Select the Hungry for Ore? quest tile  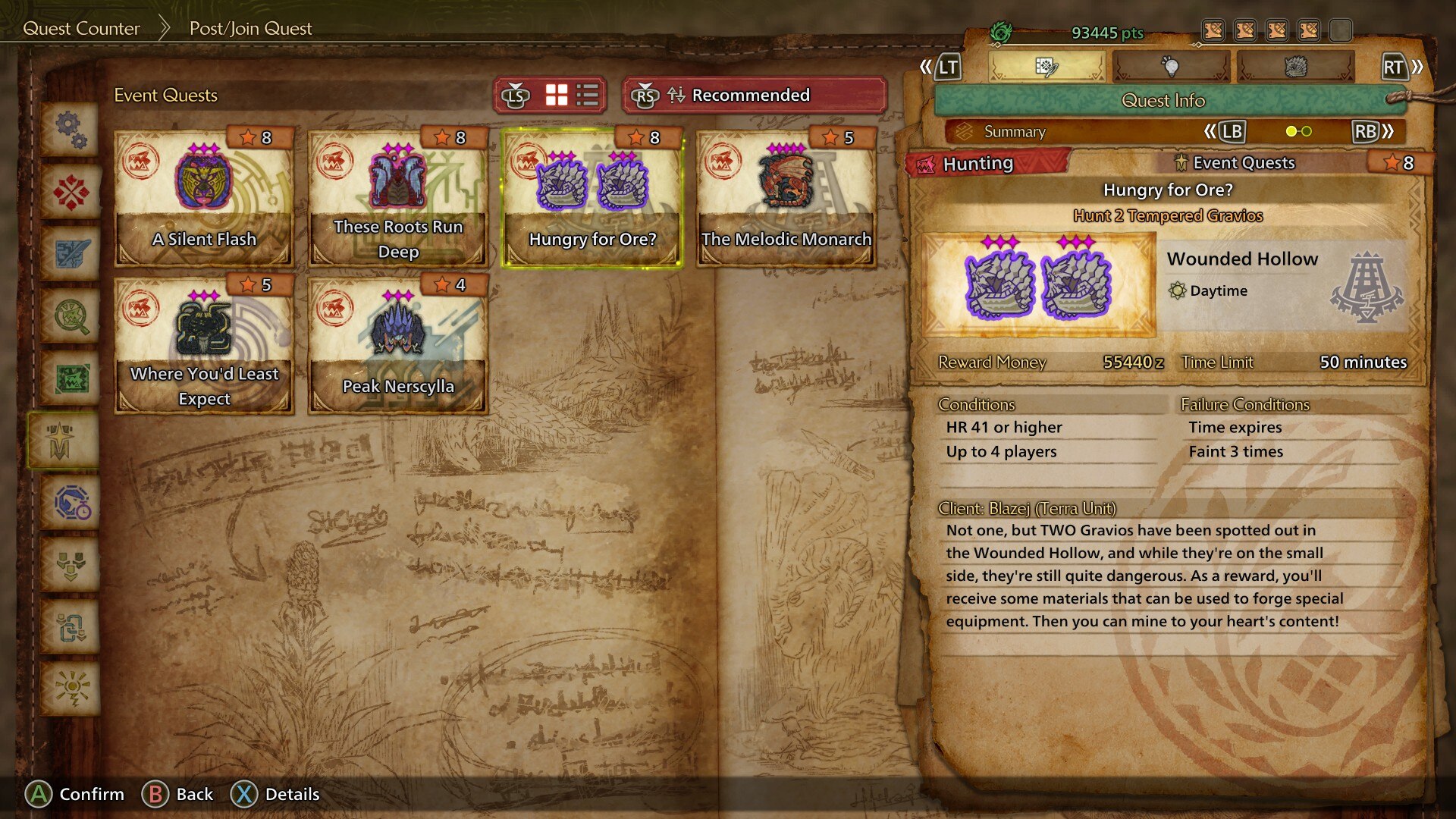point(591,199)
